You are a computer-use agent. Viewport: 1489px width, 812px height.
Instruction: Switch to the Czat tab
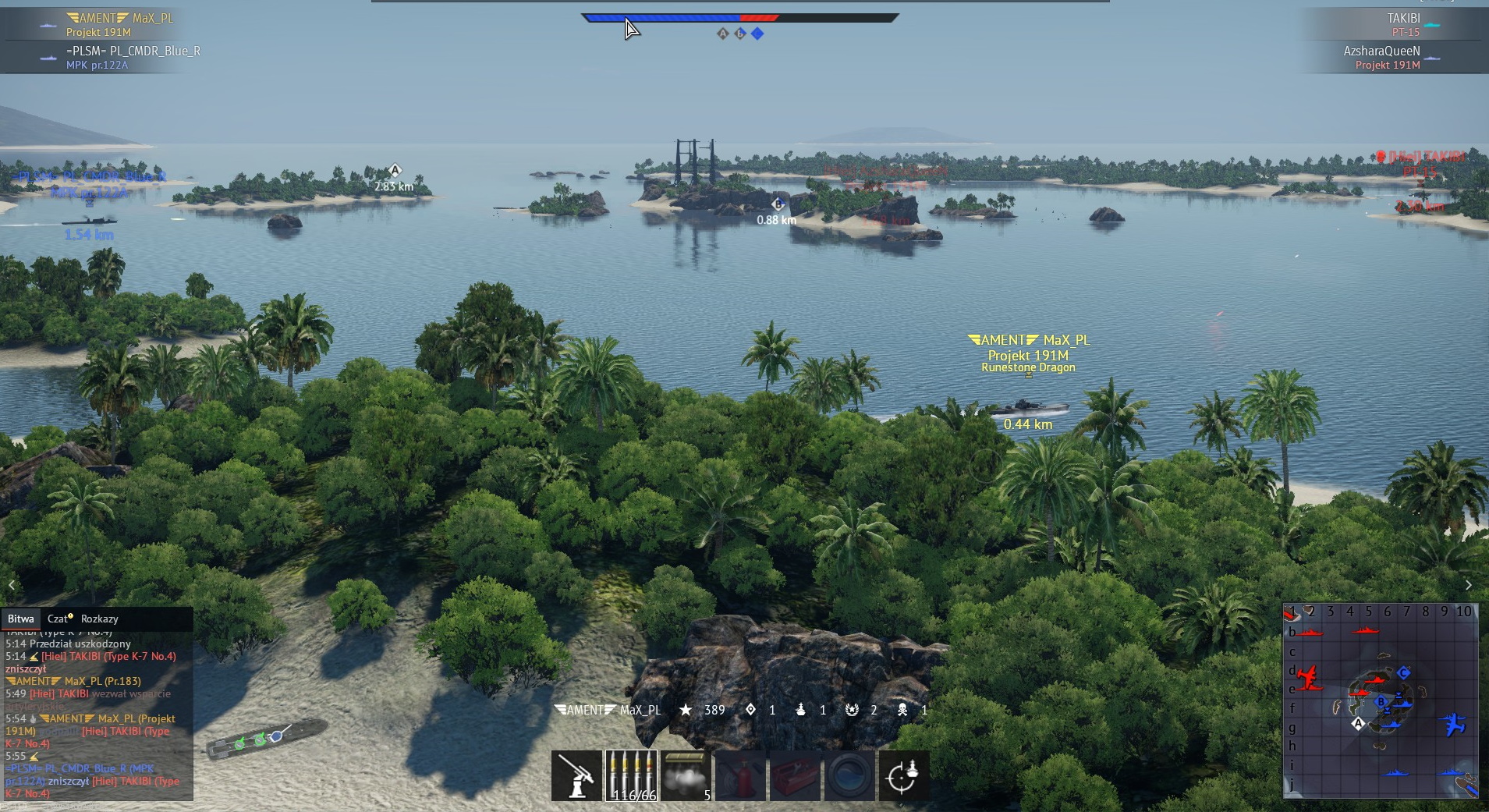click(58, 619)
